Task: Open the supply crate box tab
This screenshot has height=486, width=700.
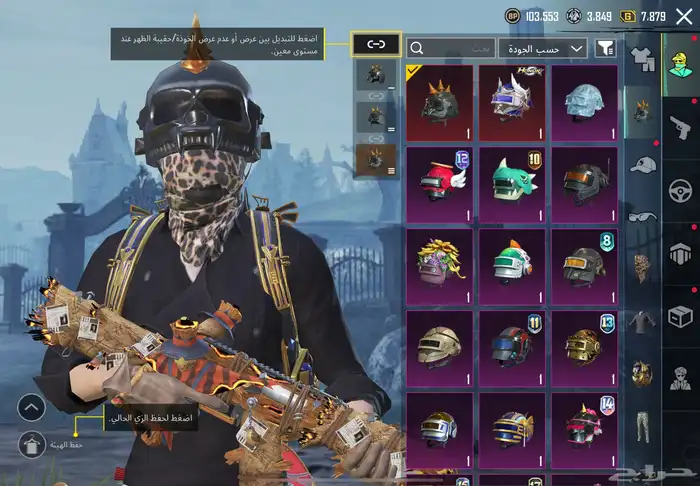Action: pos(681,316)
